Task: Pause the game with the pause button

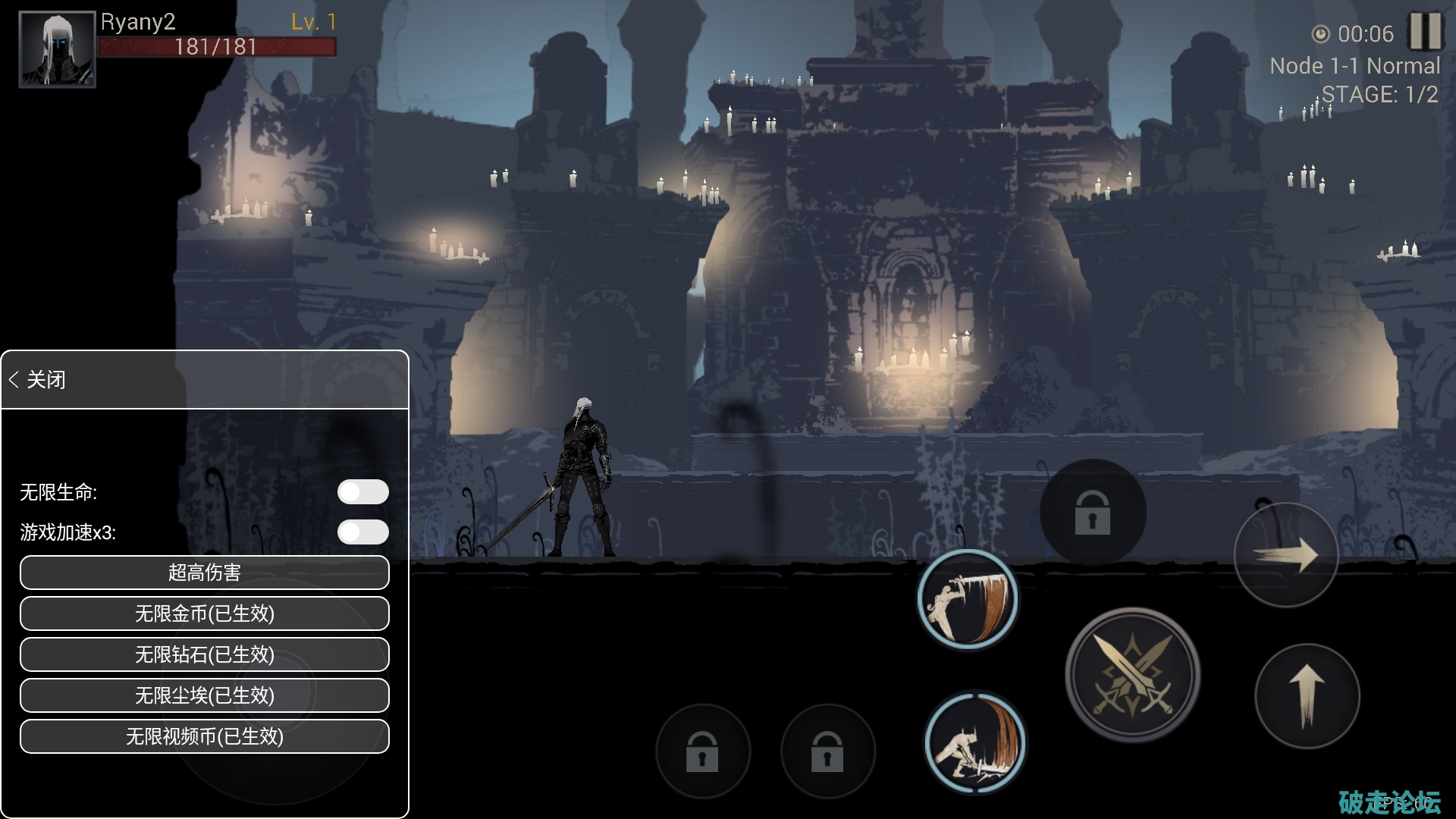Action: [1425, 32]
